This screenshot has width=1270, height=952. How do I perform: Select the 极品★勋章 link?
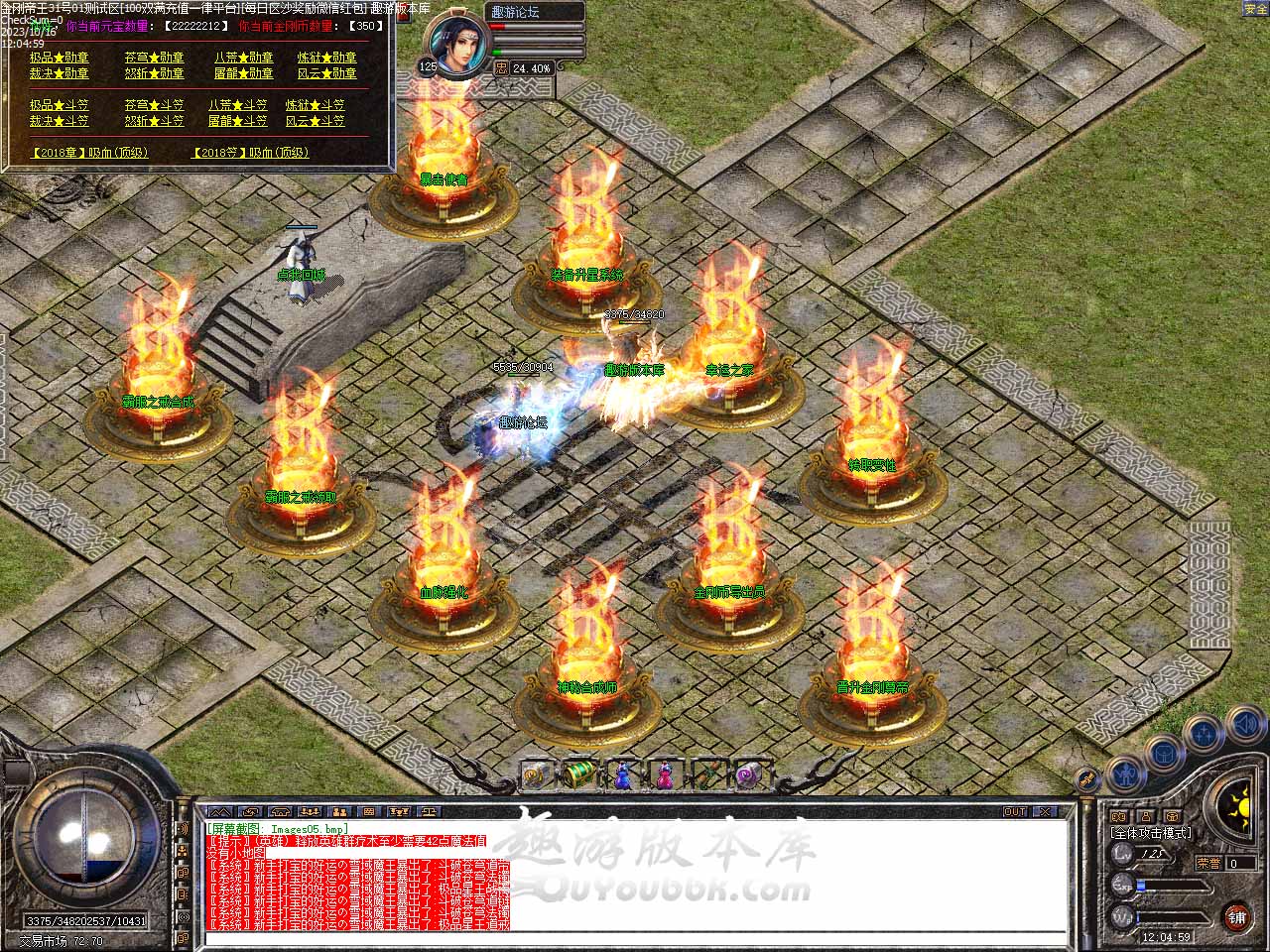click(59, 58)
